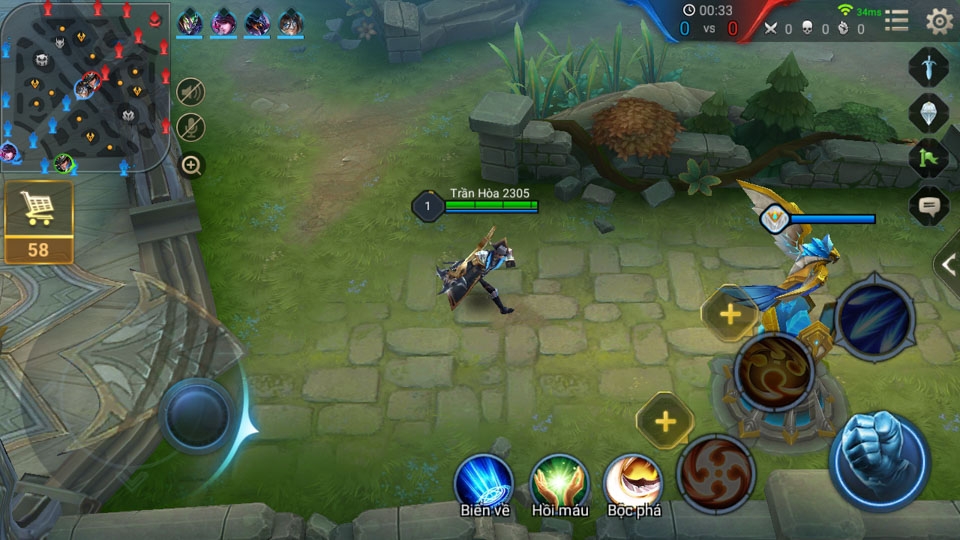Click the minimap
Viewport: 960px width, 540px height.
pos(84,86)
